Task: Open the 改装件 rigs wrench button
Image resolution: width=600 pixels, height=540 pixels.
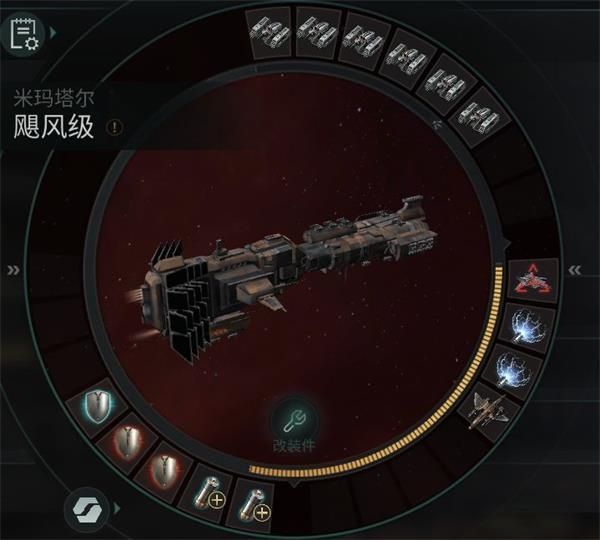Action: point(294,419)
